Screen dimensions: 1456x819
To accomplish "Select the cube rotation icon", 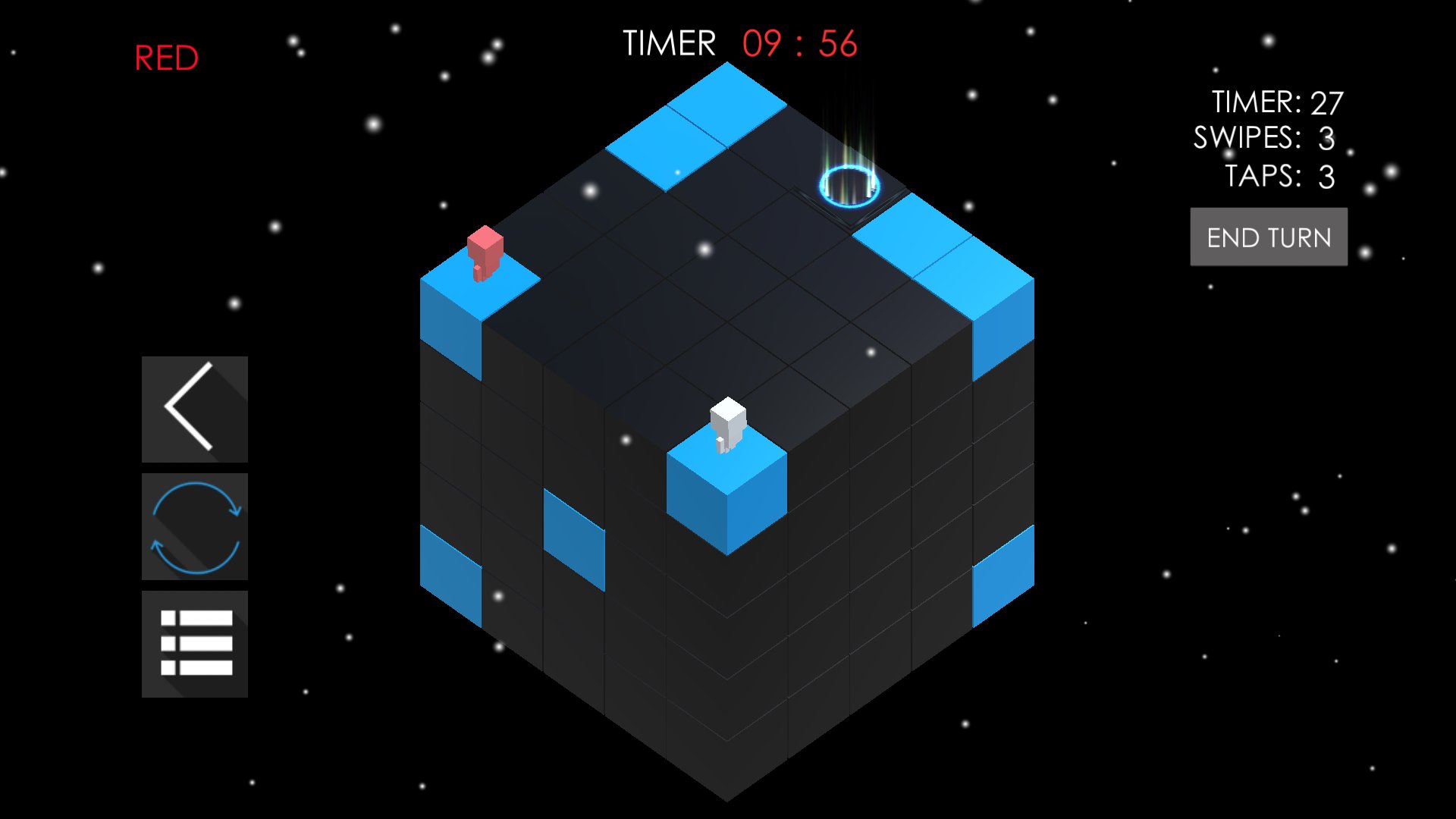I will tap(194, 526).
